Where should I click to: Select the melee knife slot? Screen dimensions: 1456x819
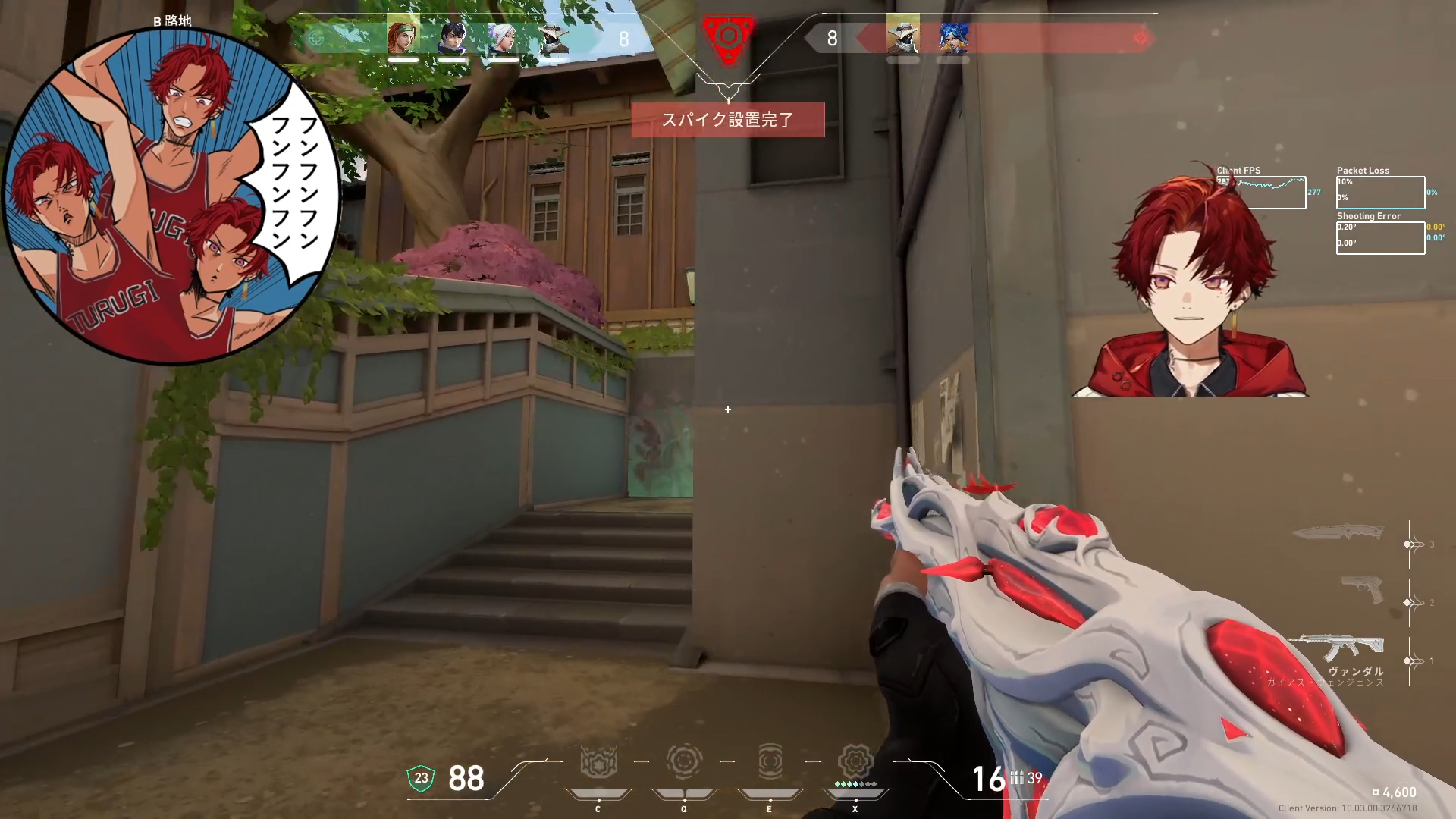point(1338,532)
